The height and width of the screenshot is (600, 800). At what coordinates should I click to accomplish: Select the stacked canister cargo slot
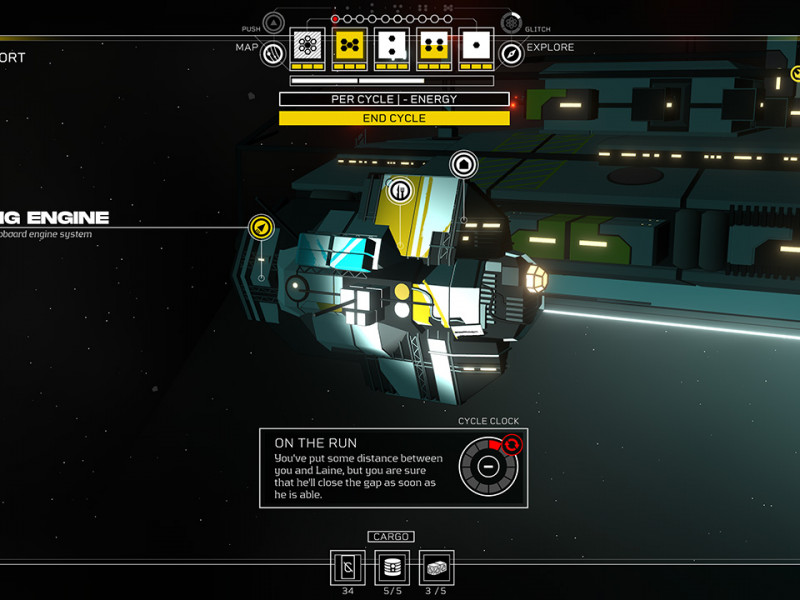coord(392,567)
